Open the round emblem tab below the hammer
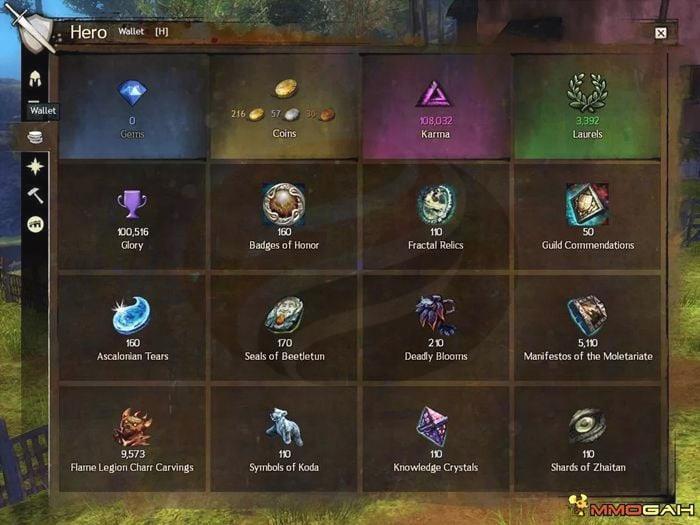This screenshot has width=700, height=525. [x=35, y=224]
